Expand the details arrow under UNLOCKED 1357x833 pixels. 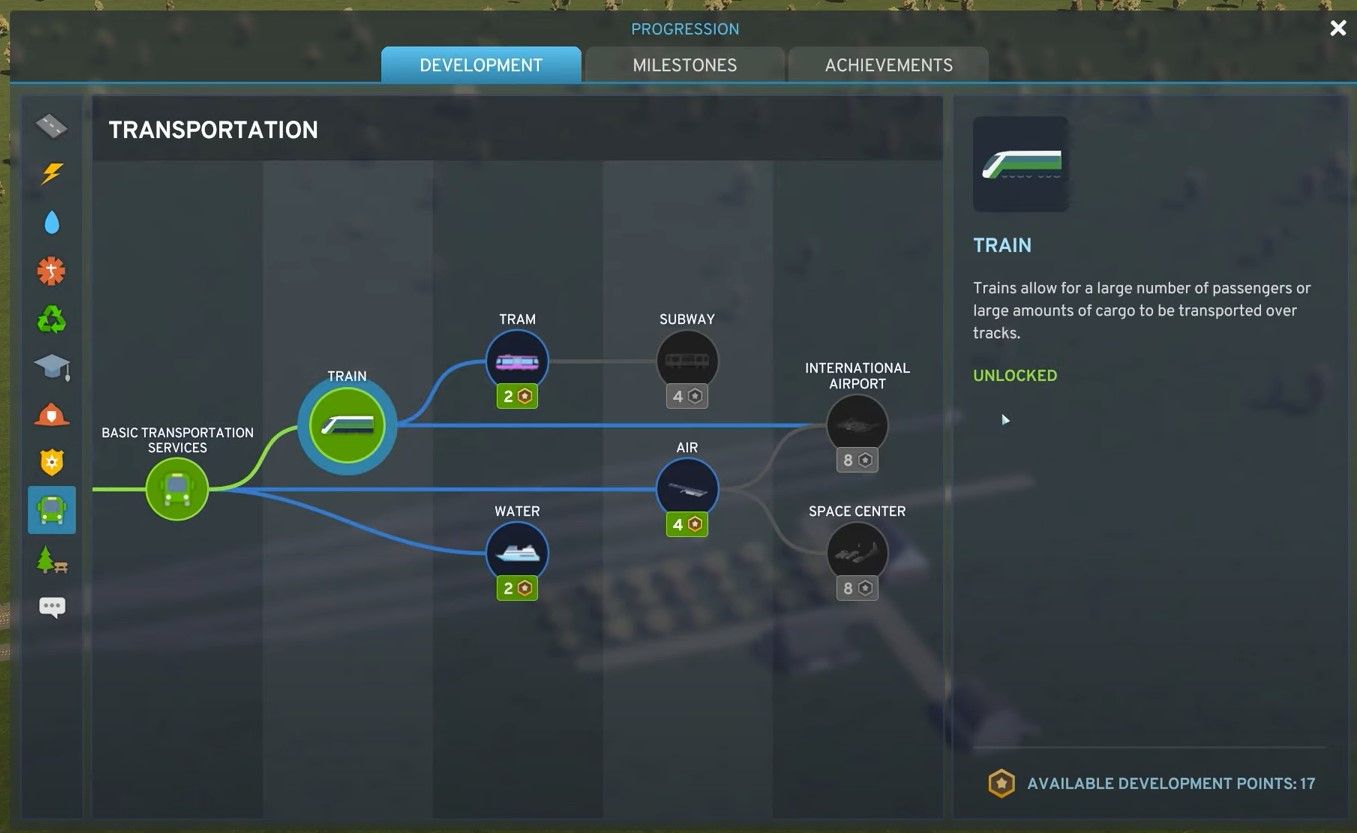pyautogui.click(x=1005, y=419)
